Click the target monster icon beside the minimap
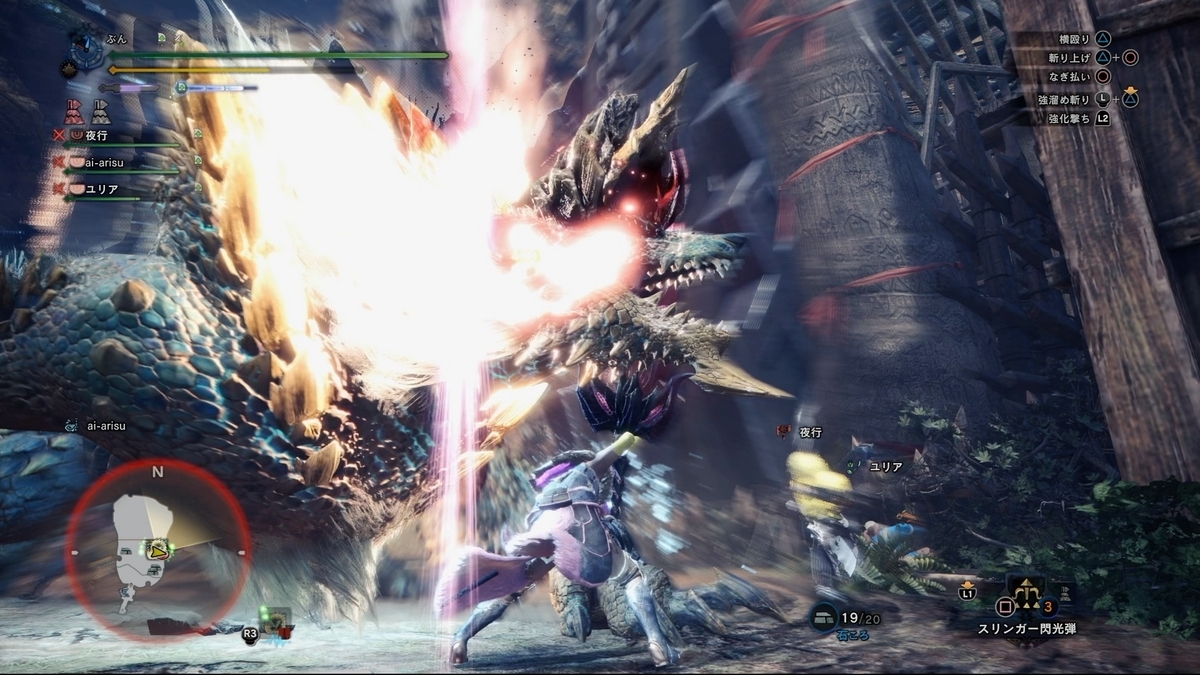 click(276, 622)
